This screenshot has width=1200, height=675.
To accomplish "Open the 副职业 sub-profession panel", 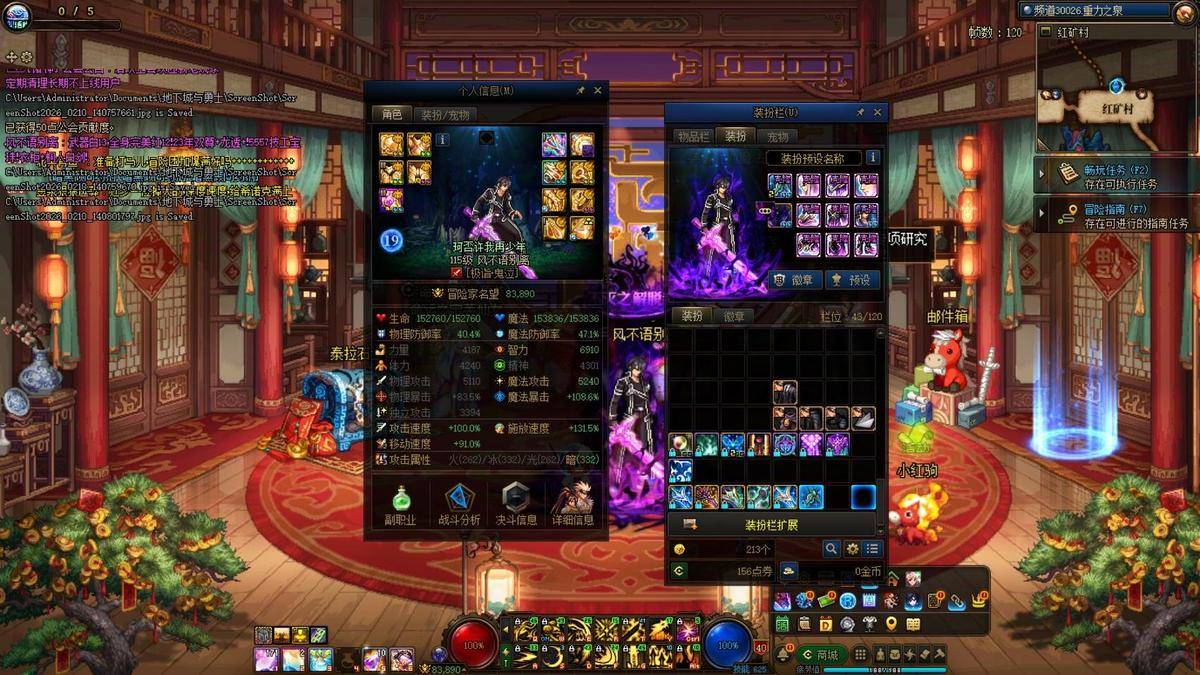I will pyautogui.click(x=399, y=504).
